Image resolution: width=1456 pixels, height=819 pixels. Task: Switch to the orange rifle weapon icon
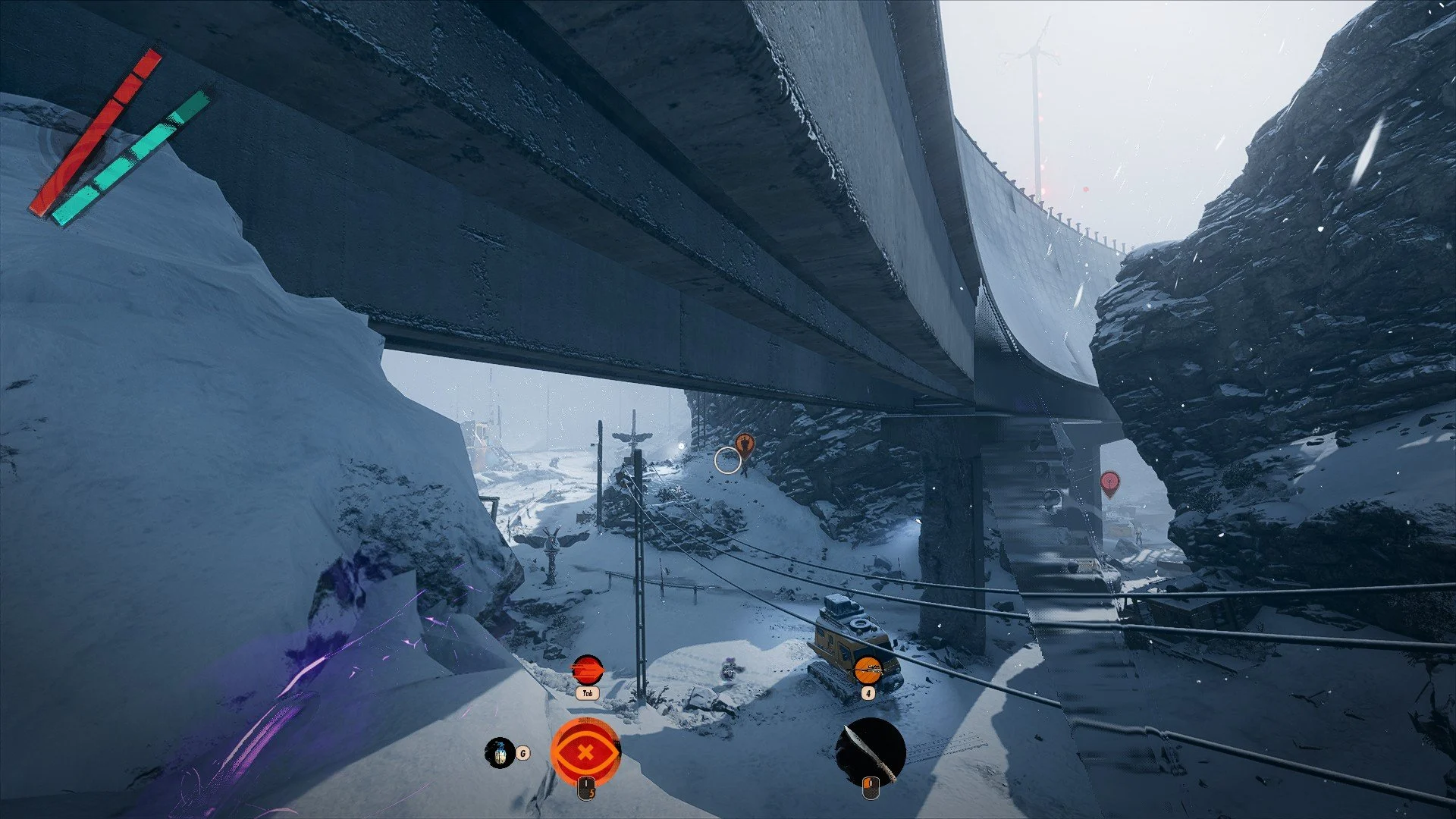click(868, 670)
